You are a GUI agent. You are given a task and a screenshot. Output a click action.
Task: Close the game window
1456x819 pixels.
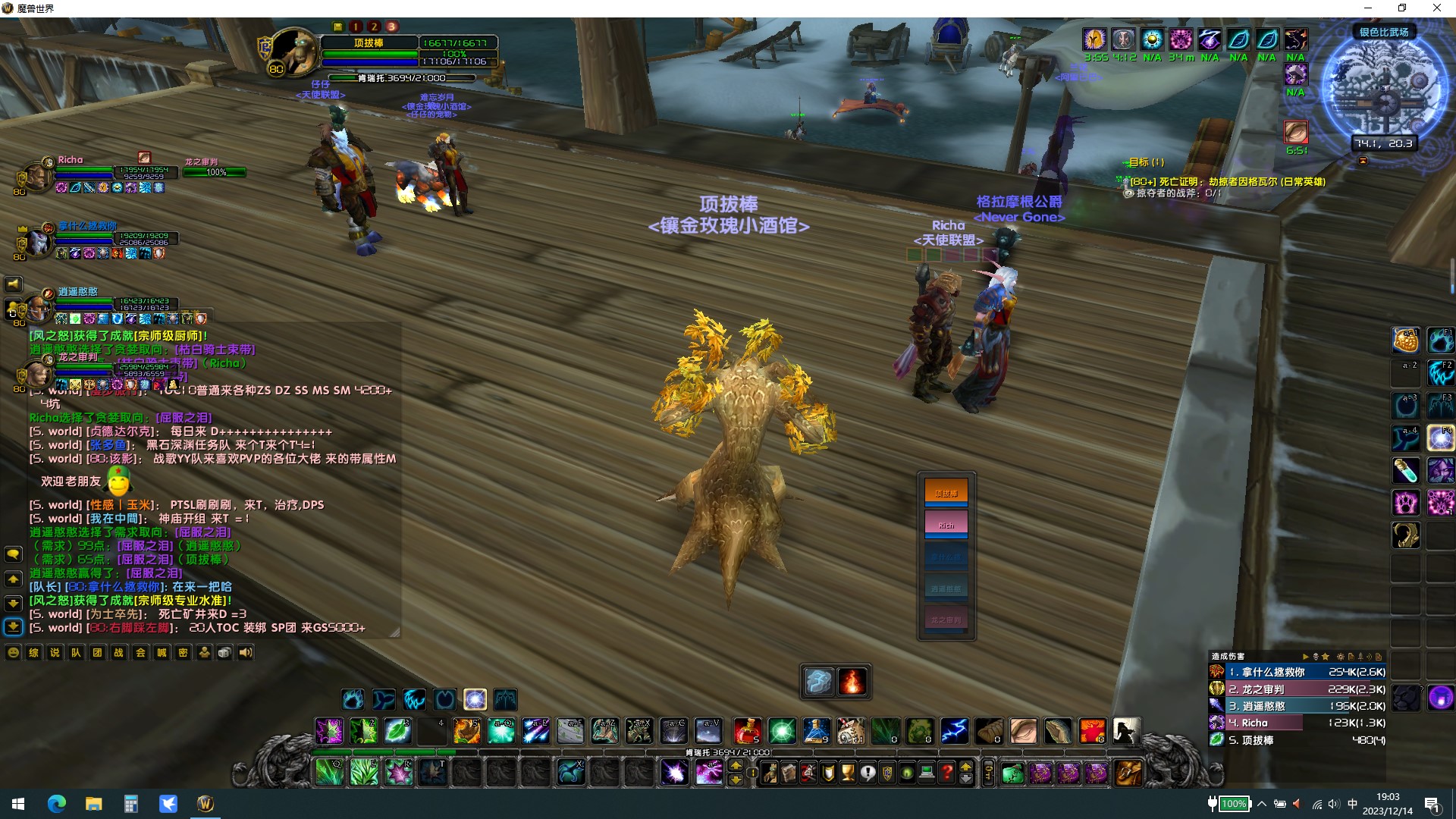(1436, 8)
